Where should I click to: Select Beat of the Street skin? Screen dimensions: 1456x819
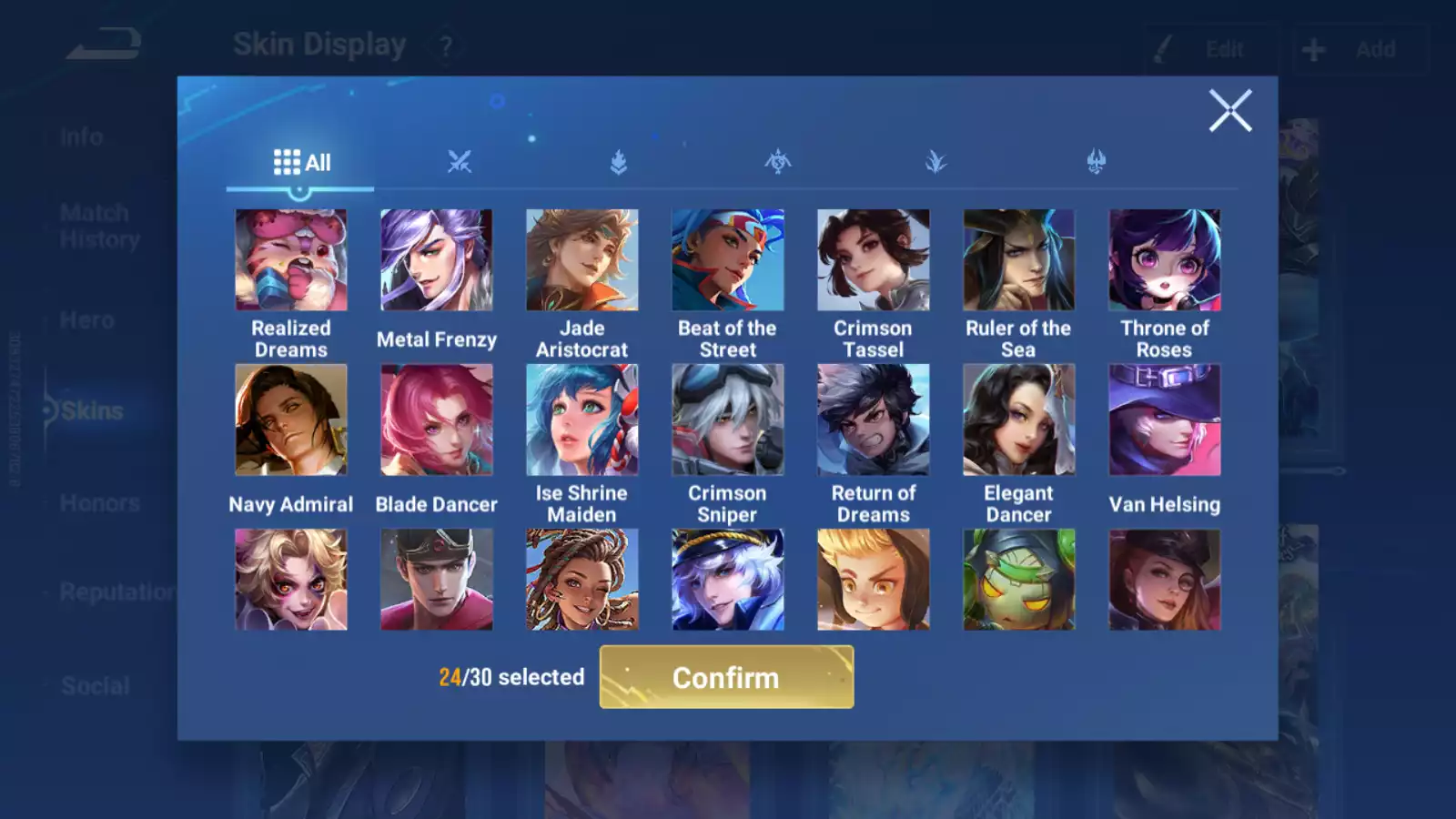point(728,260)
